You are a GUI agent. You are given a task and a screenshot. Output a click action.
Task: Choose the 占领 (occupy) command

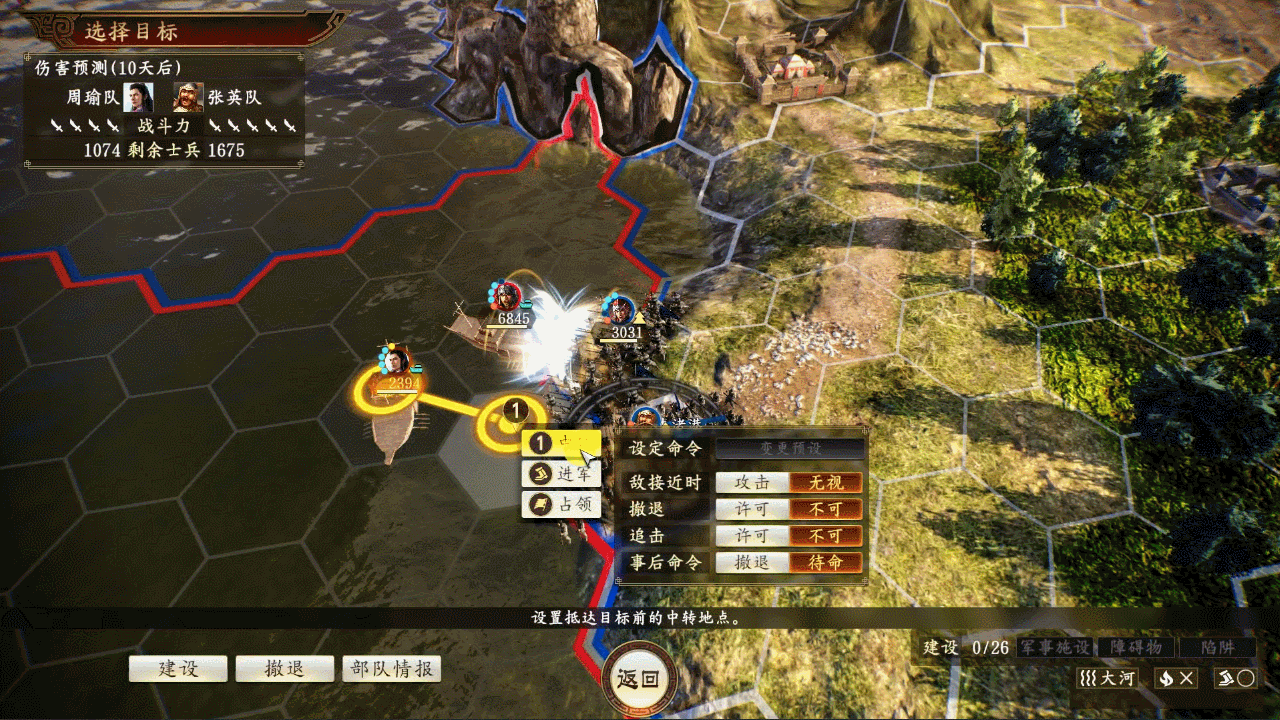(x=560, y=505)
